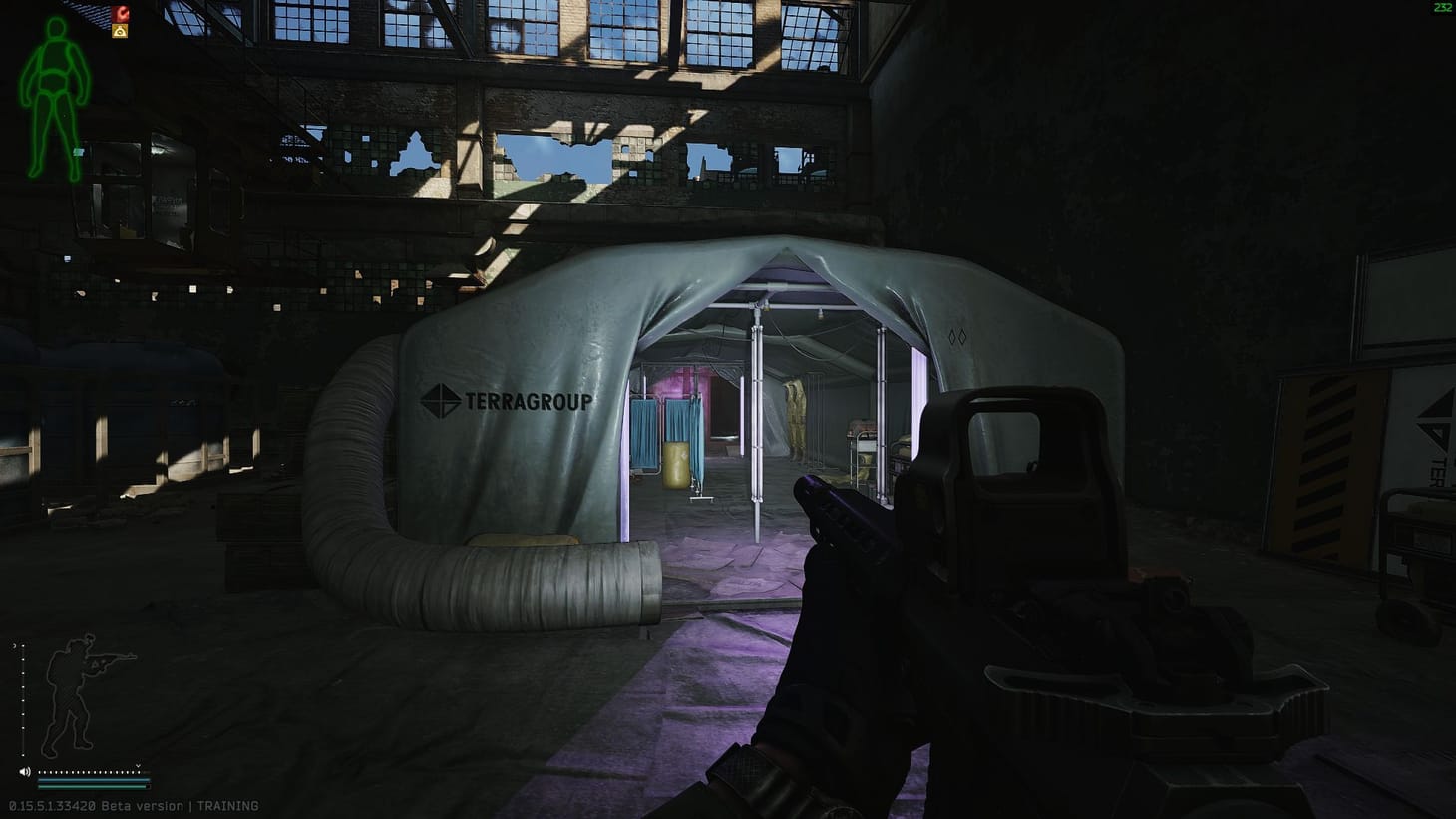
Task: Click the green leg stamina bar
Action: (92, 788)
